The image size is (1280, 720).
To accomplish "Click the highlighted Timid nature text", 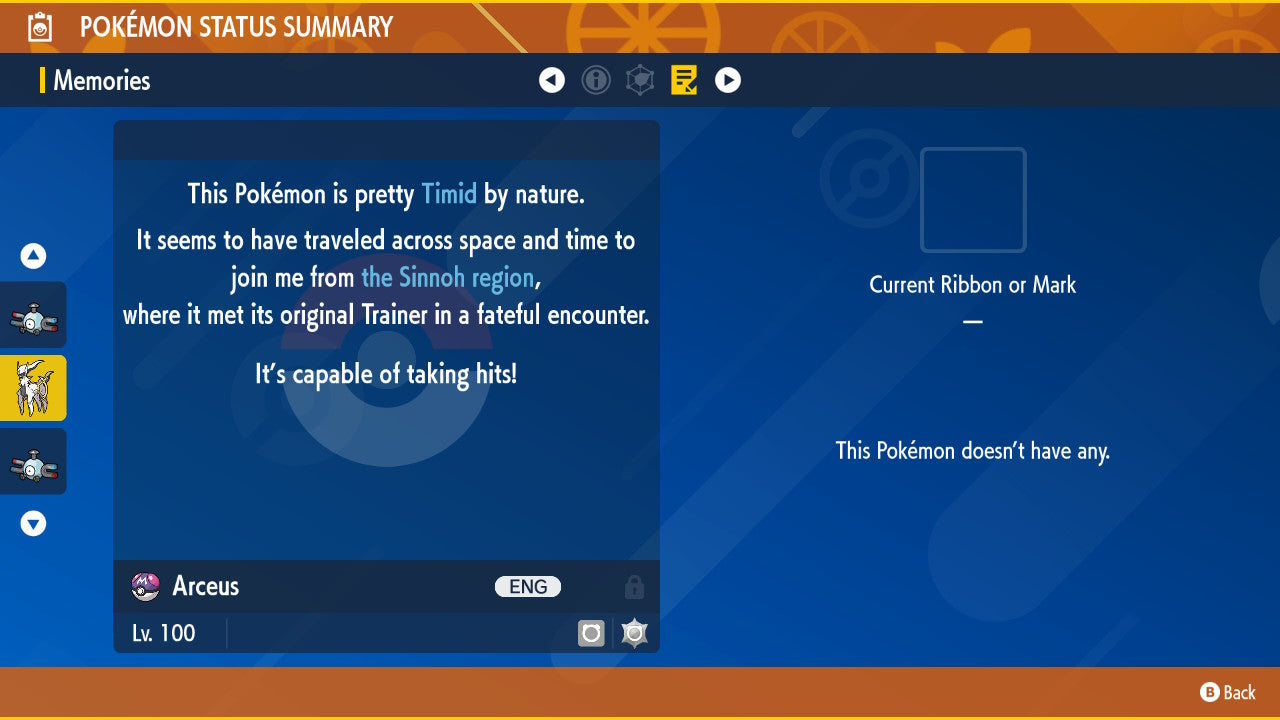I will (x=449, y=194).
